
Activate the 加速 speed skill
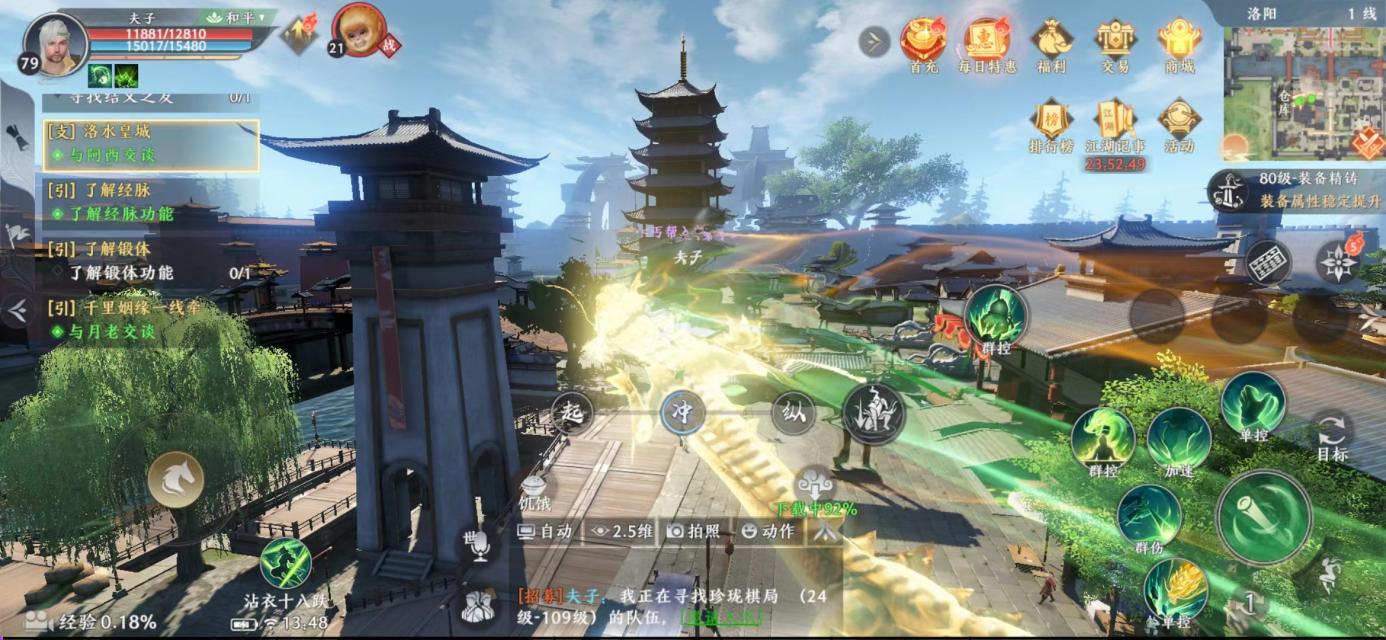(x=1178, y=438)
